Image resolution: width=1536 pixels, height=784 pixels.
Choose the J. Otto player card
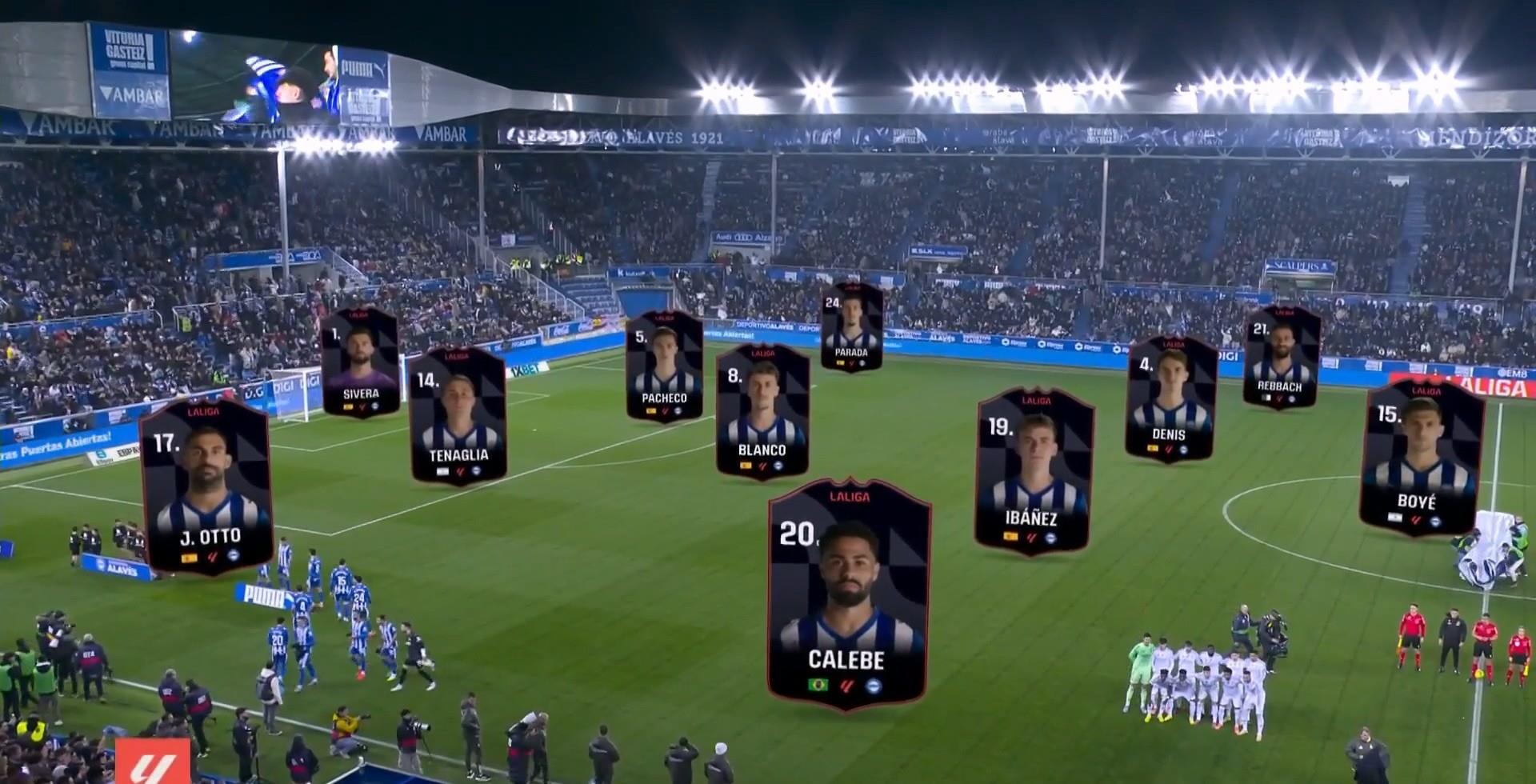206,486
